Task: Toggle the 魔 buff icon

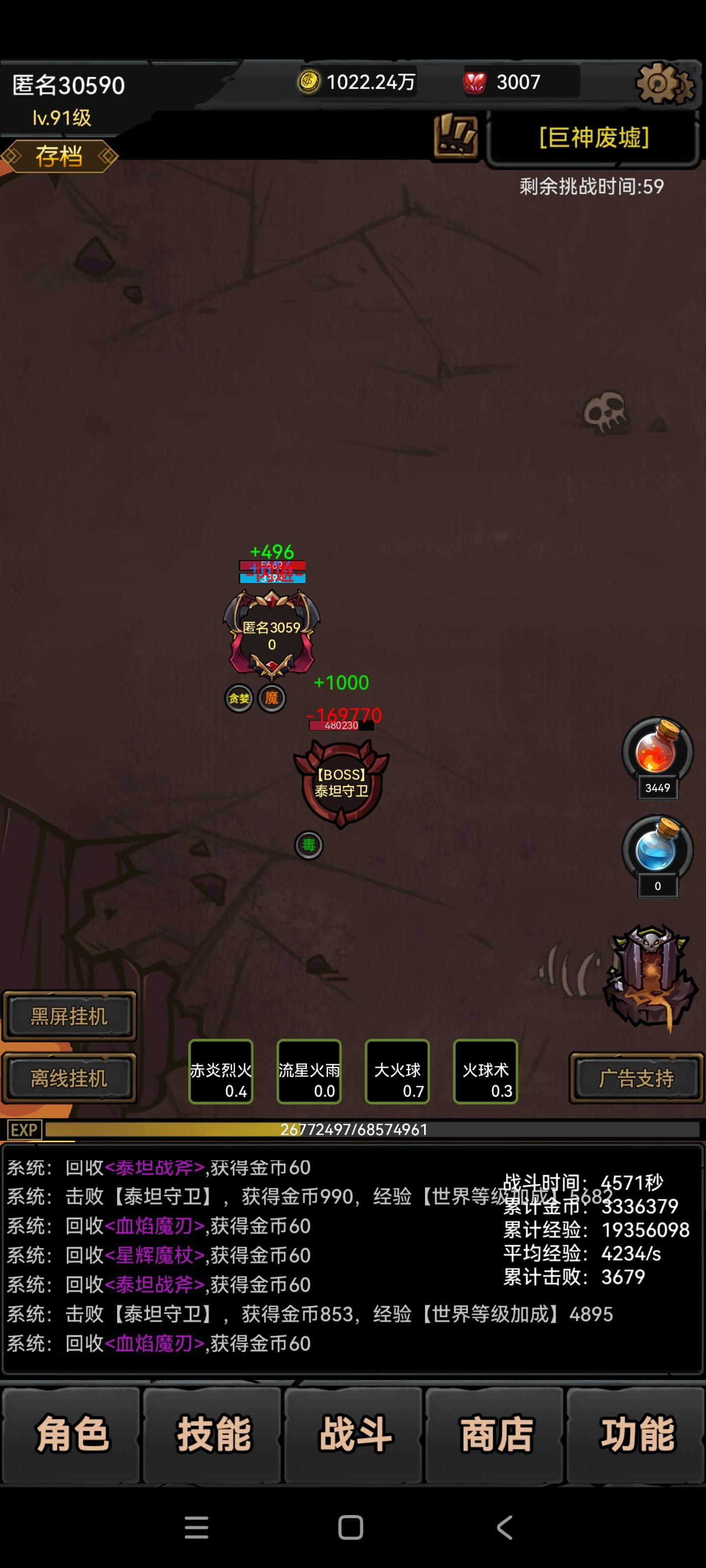Action: (274, 698)
